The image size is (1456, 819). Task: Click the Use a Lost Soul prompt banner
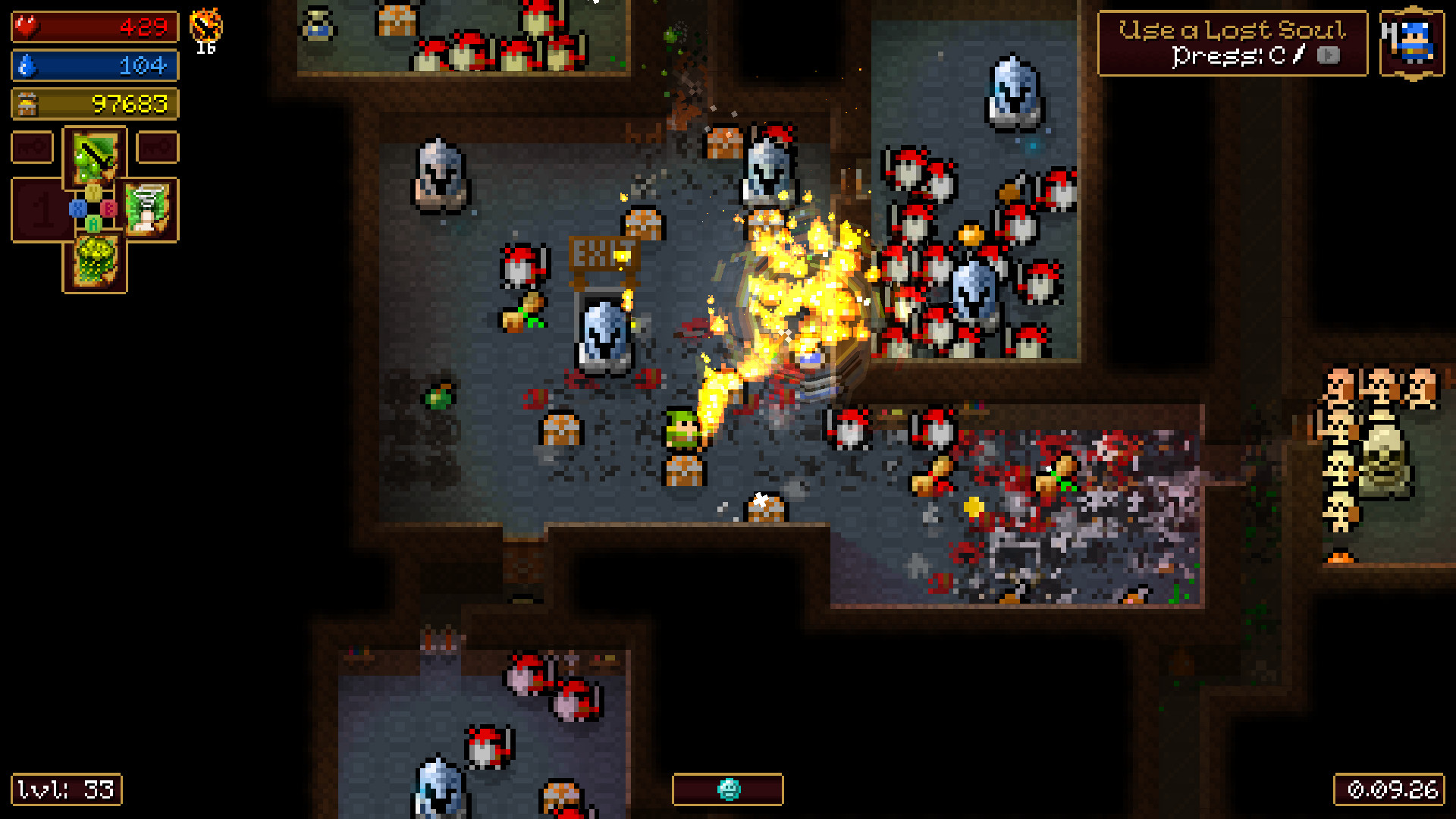click(x=1230, y=42)
